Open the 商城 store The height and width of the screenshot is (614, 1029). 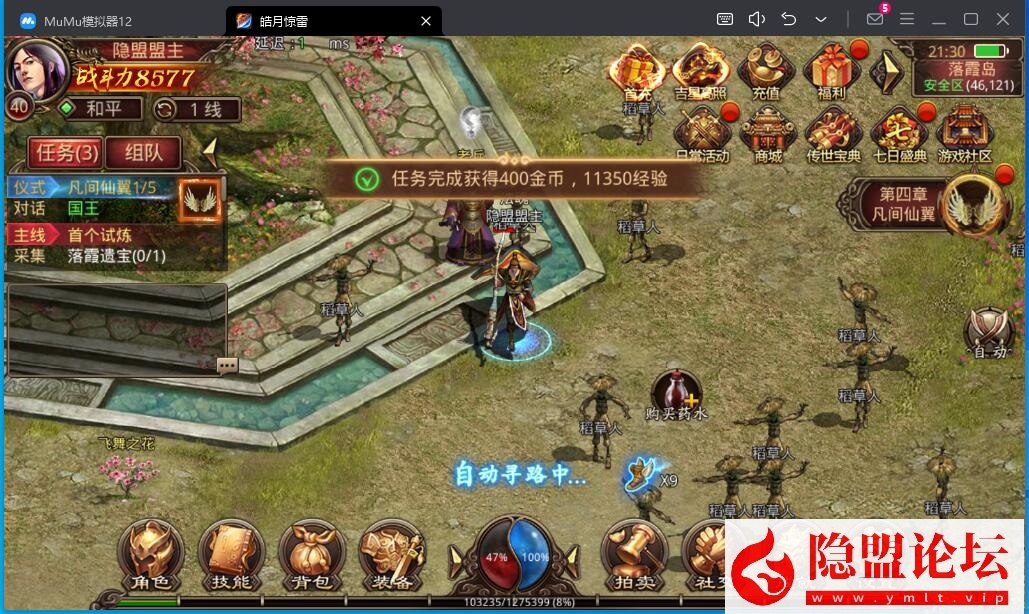click(768, 133)
